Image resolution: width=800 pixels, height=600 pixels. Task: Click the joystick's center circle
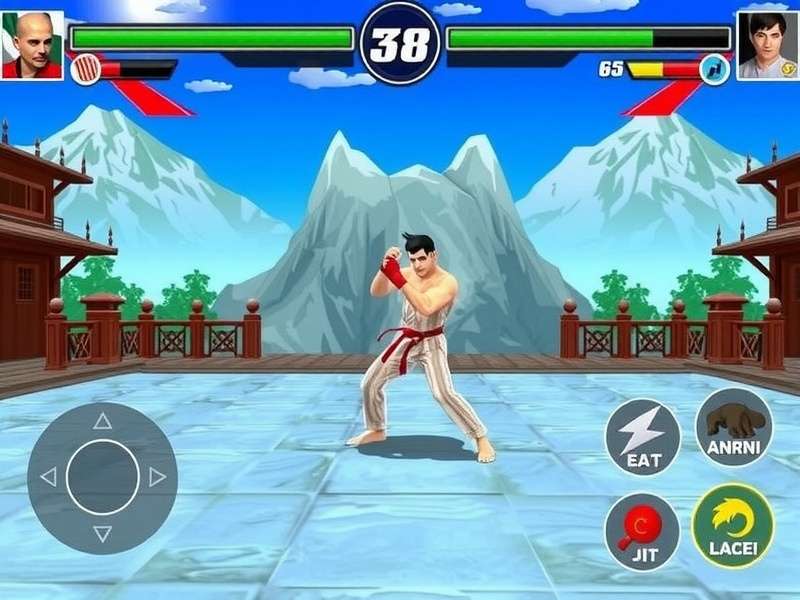click(x=103, y=477)
